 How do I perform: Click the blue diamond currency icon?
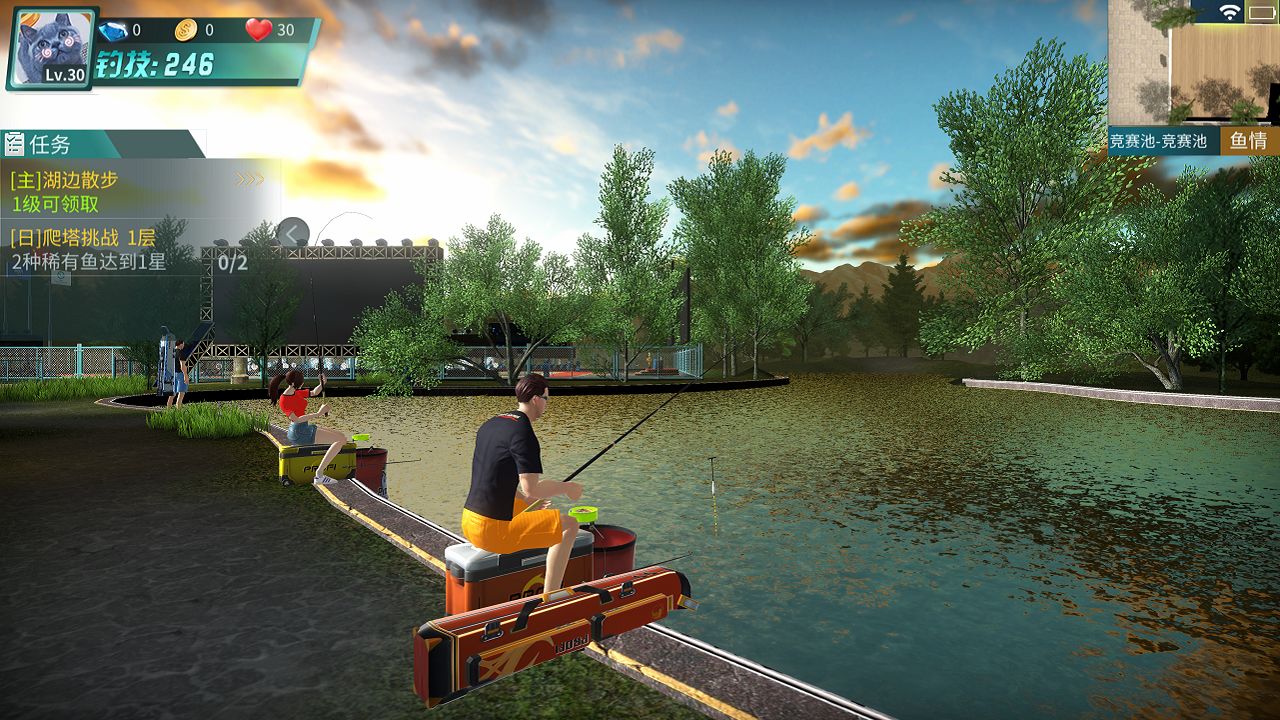tap(112, 30)
